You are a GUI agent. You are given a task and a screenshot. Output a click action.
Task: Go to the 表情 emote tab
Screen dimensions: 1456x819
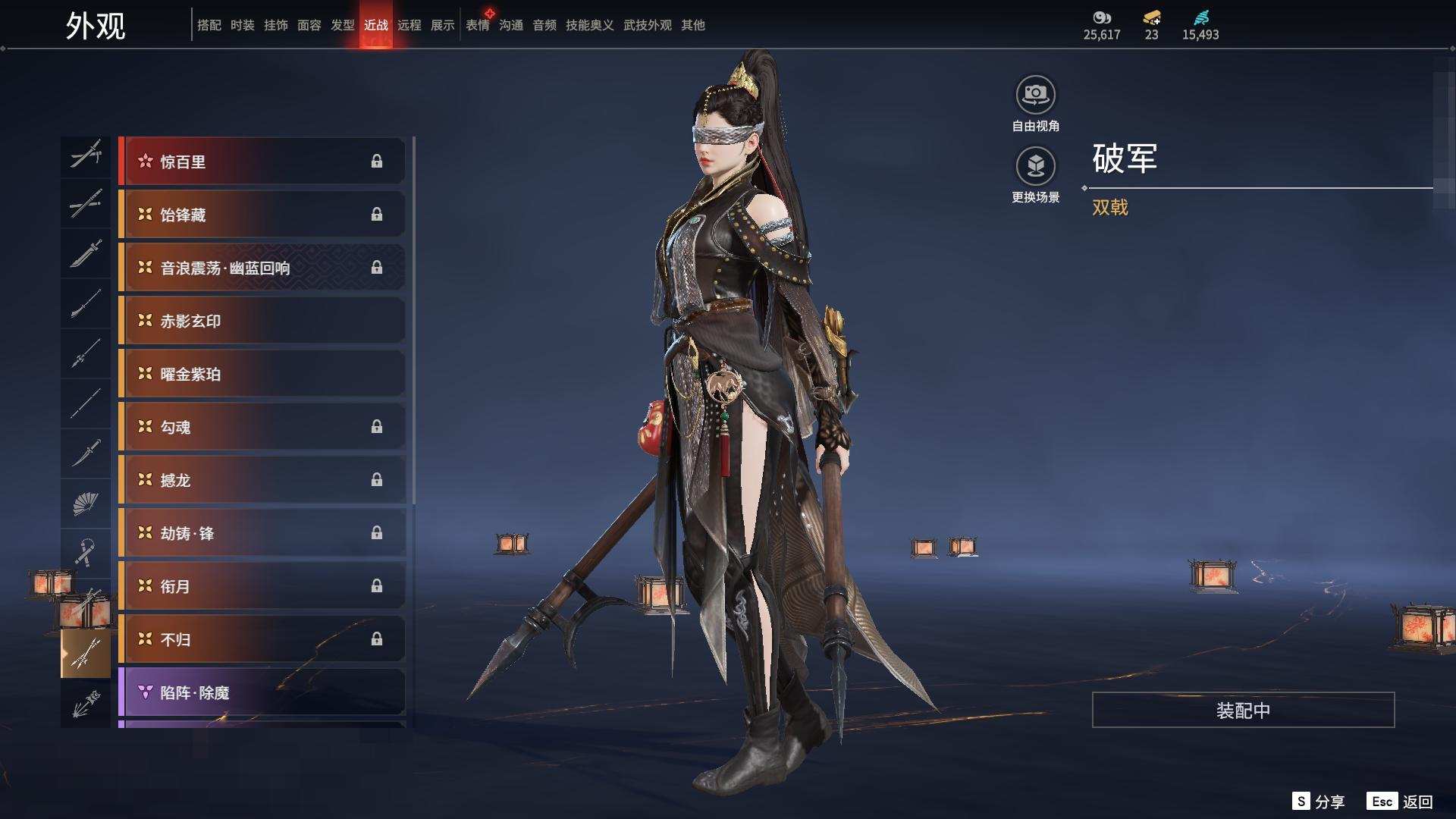pos(477,25)
